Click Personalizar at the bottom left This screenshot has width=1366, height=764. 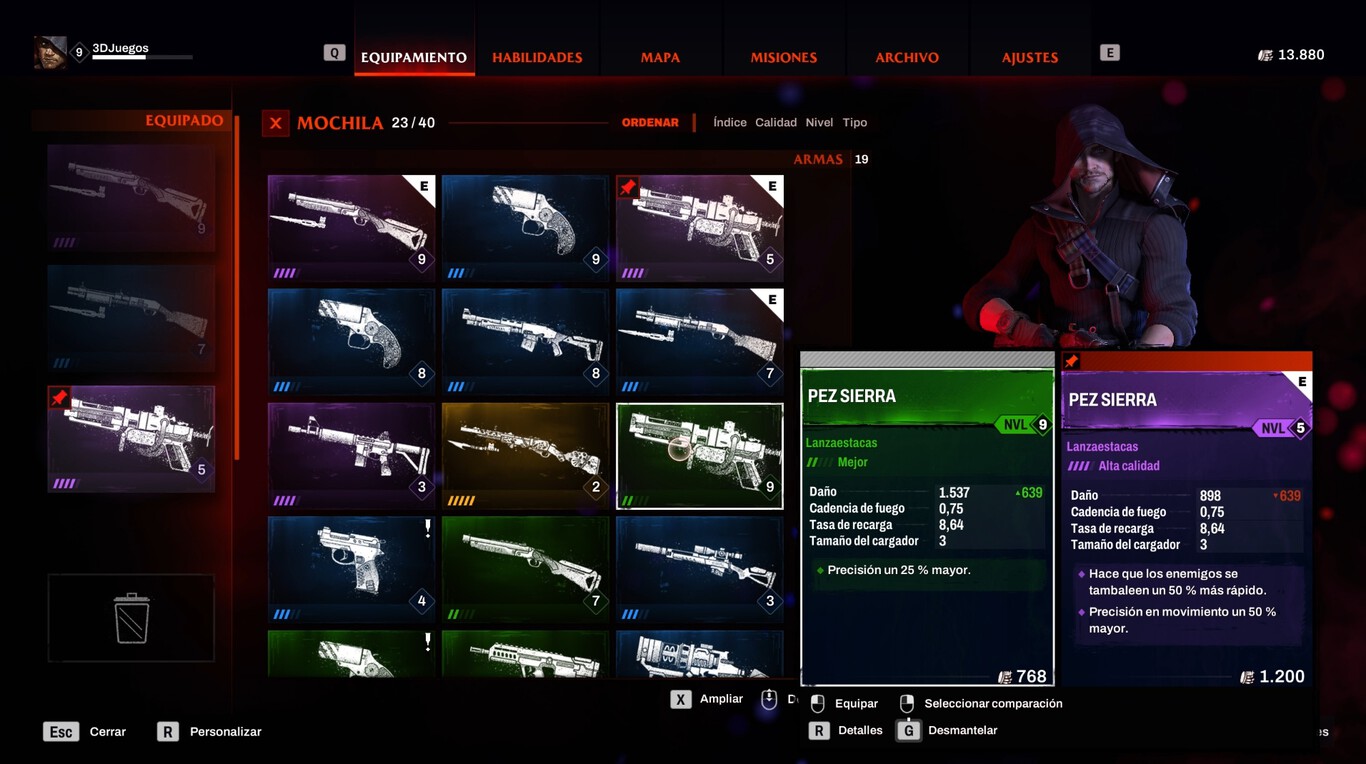(224, 731)
